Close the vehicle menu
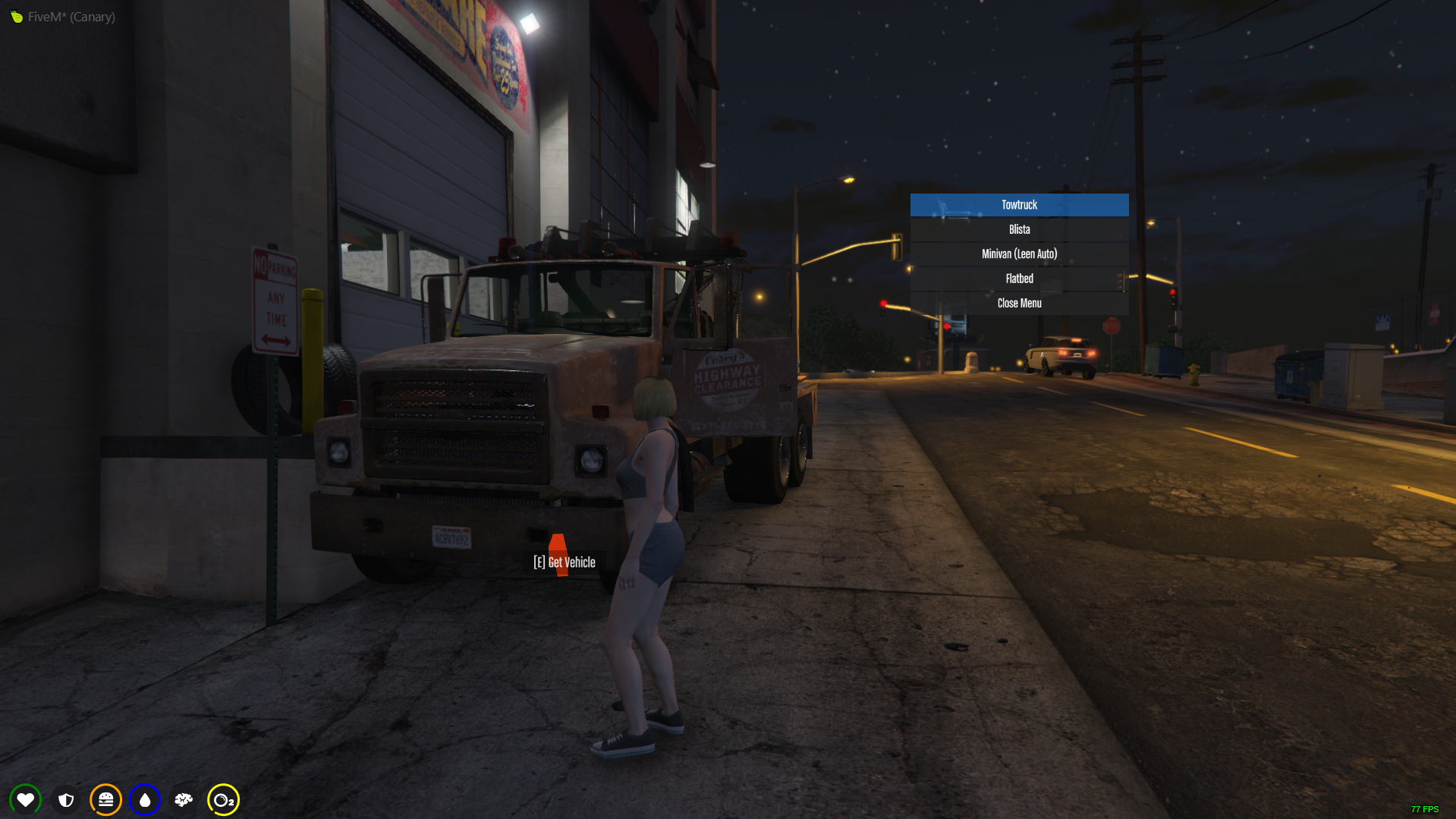Image resolution: width=1456 pixels, height=819 pixels. click(1019, 303)
